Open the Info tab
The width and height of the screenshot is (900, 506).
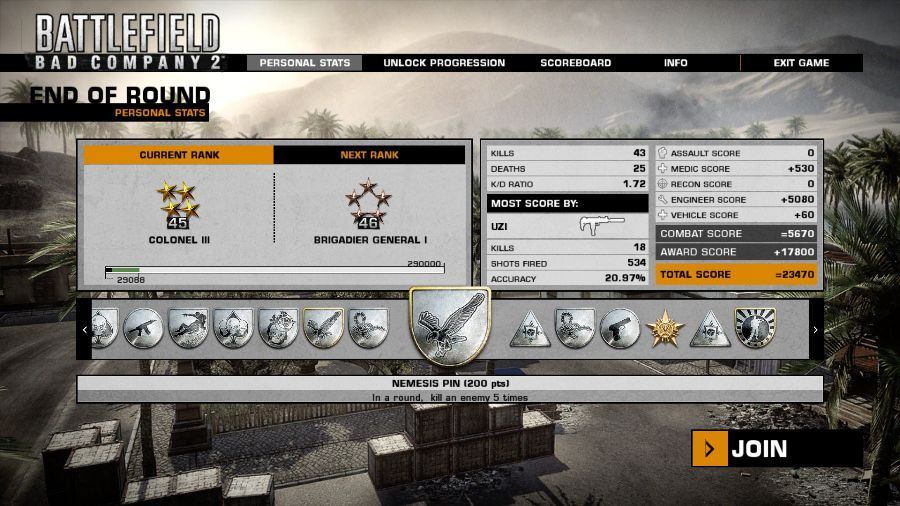pyautogui.click(x=676, y=63)
